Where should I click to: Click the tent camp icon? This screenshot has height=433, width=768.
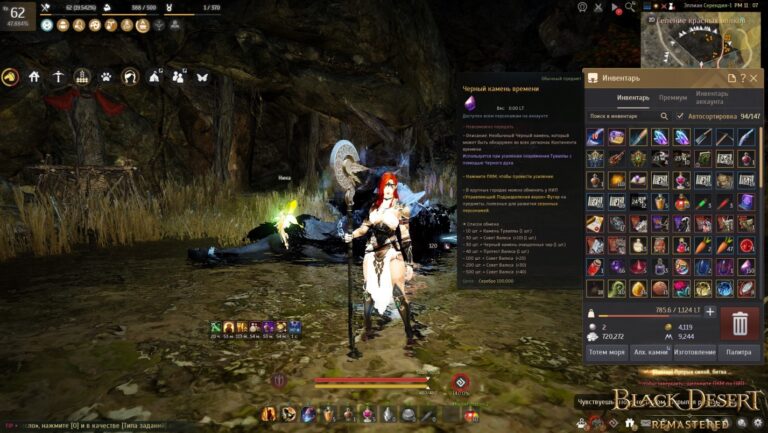point(154,76)
